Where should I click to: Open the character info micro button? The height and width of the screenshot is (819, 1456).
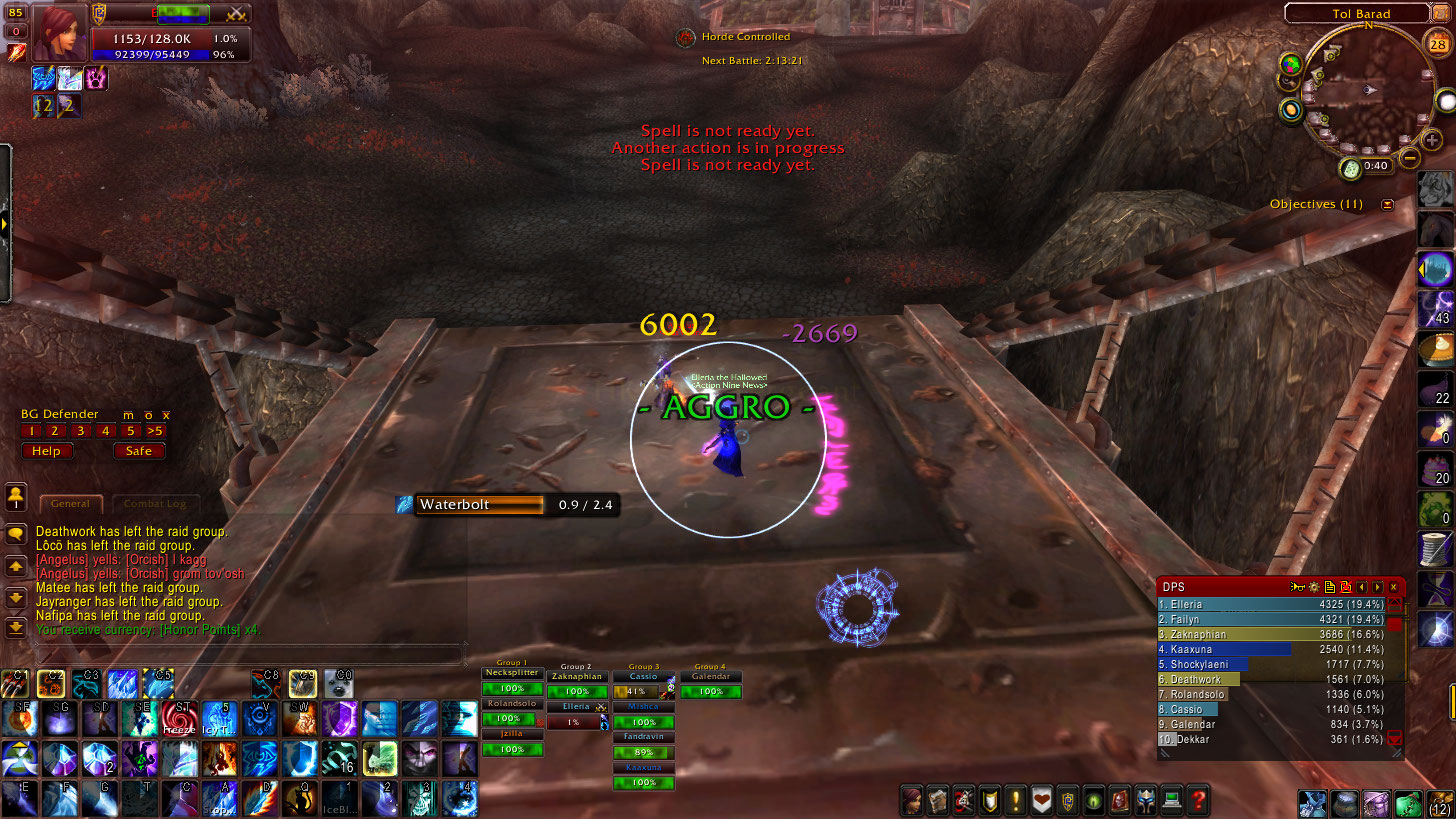tap(911, 800)
